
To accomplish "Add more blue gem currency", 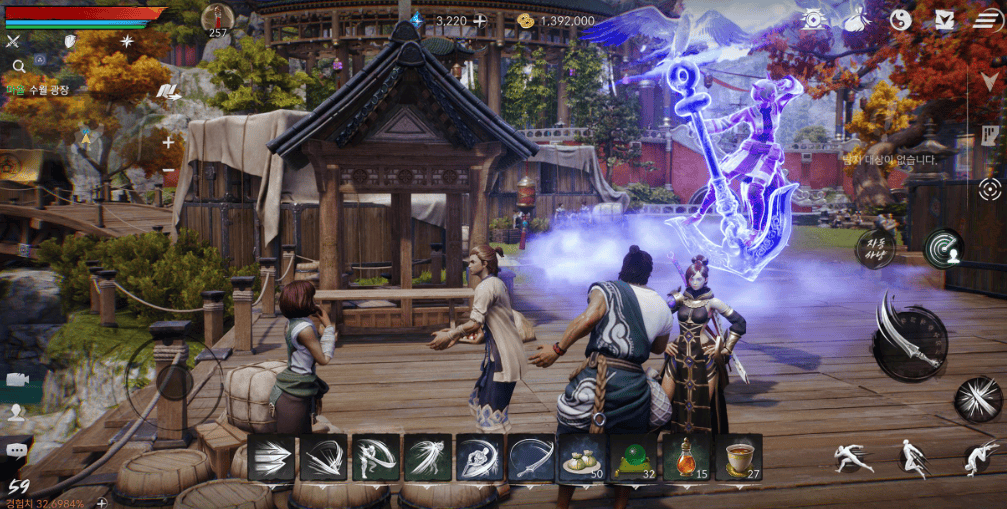I will (x=480, y=20).
